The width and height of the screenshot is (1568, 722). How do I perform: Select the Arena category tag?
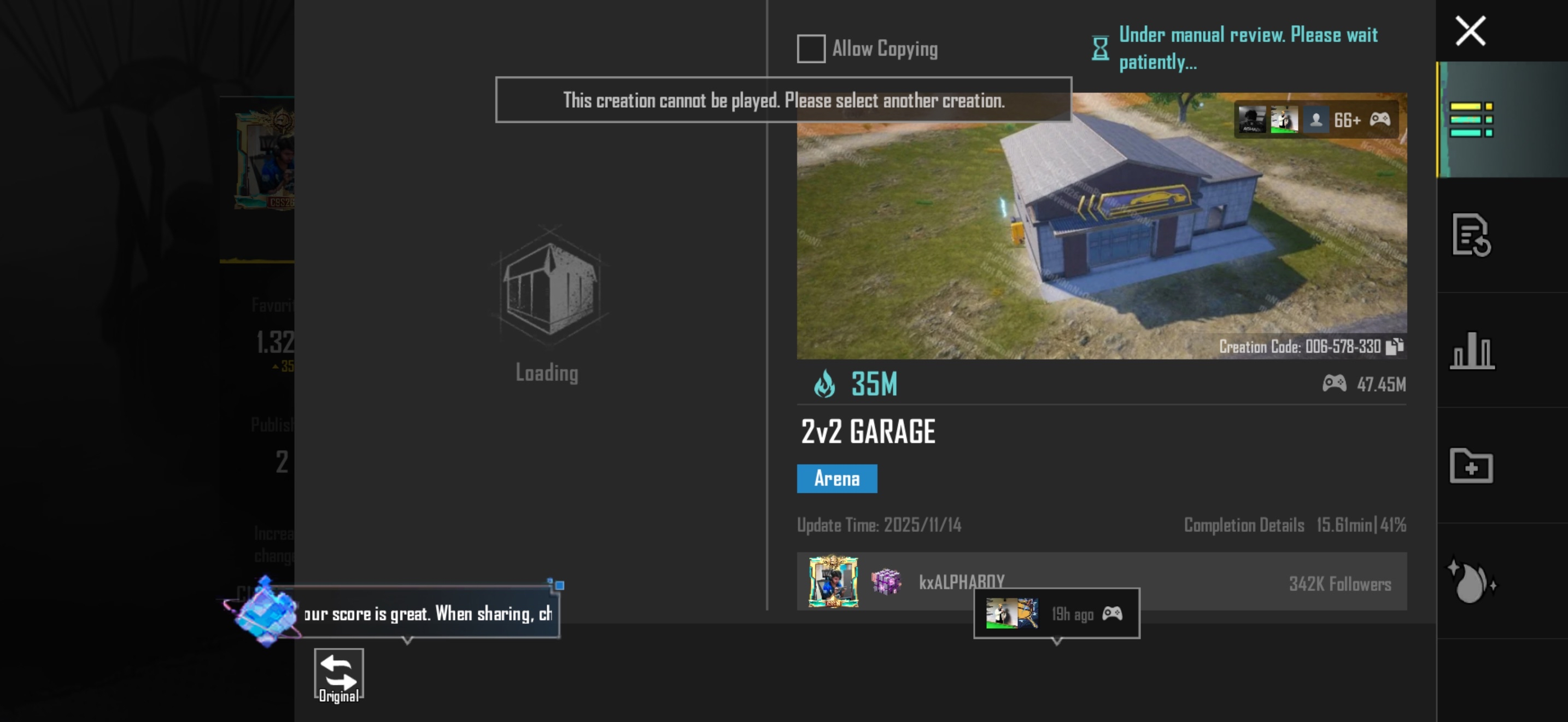pos(836,479)
